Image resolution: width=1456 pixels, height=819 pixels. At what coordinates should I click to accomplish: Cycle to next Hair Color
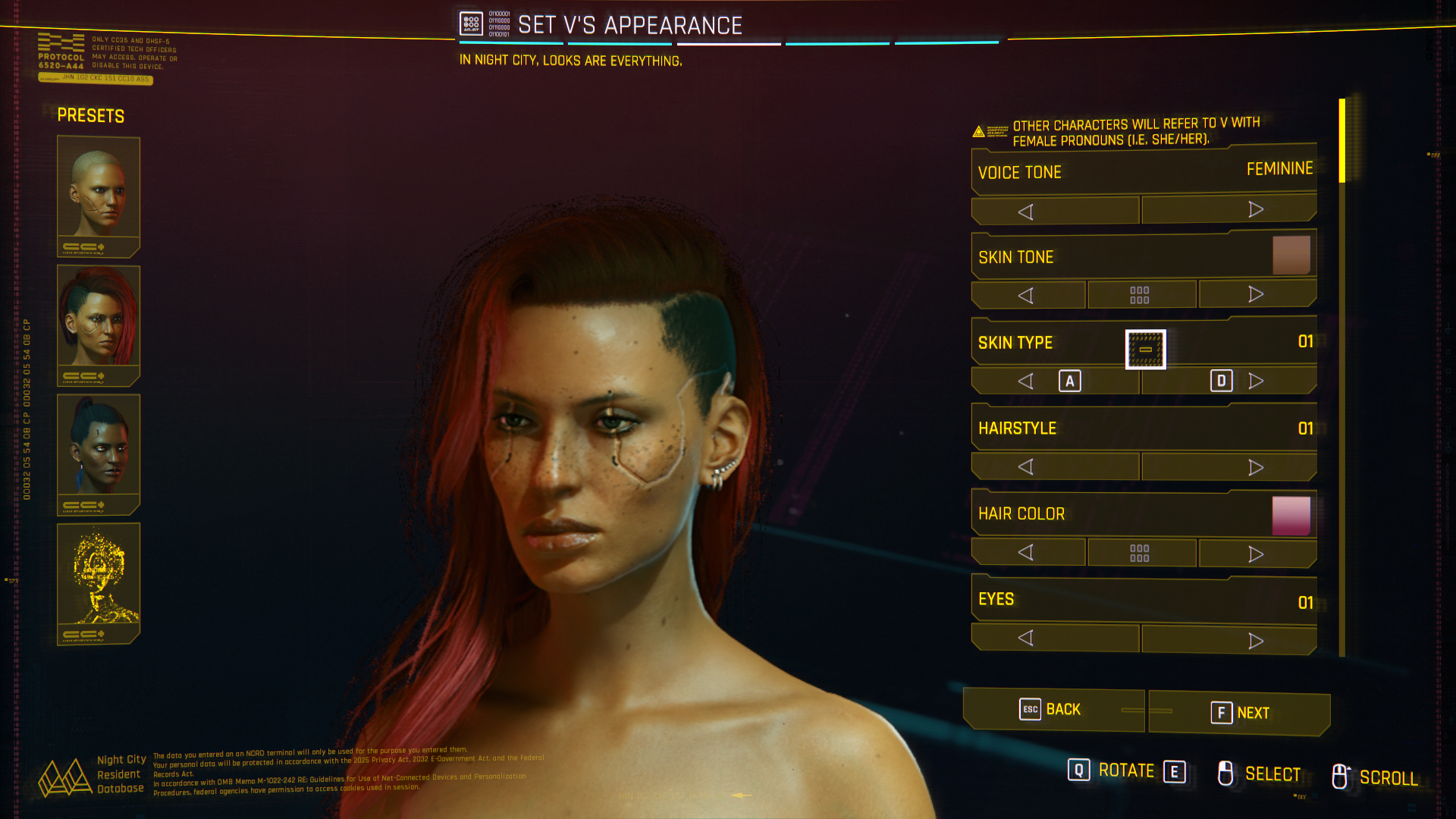pyautogui.click(x=1256, y=554)
